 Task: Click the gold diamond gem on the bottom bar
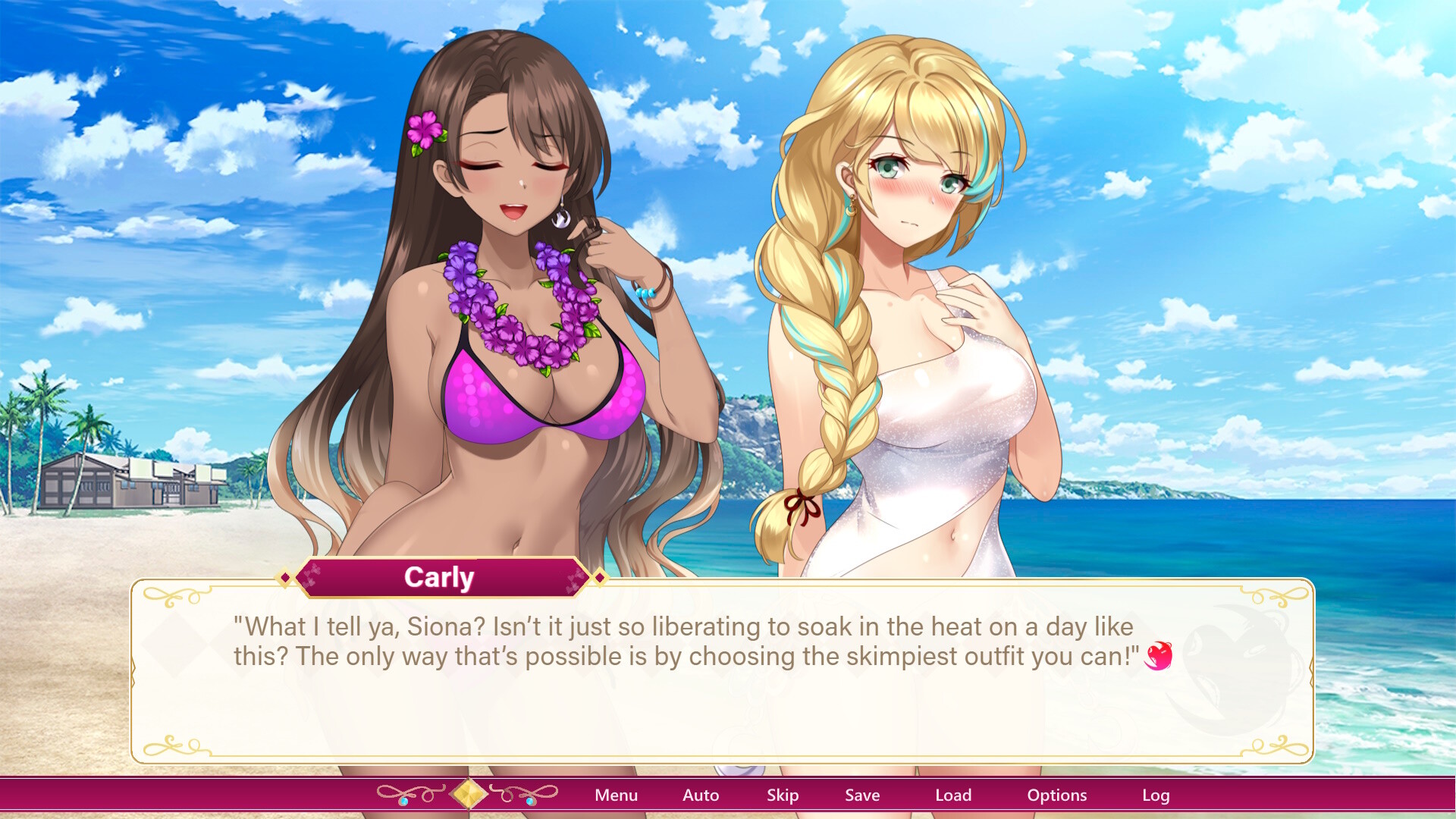[x=468, y=794]
